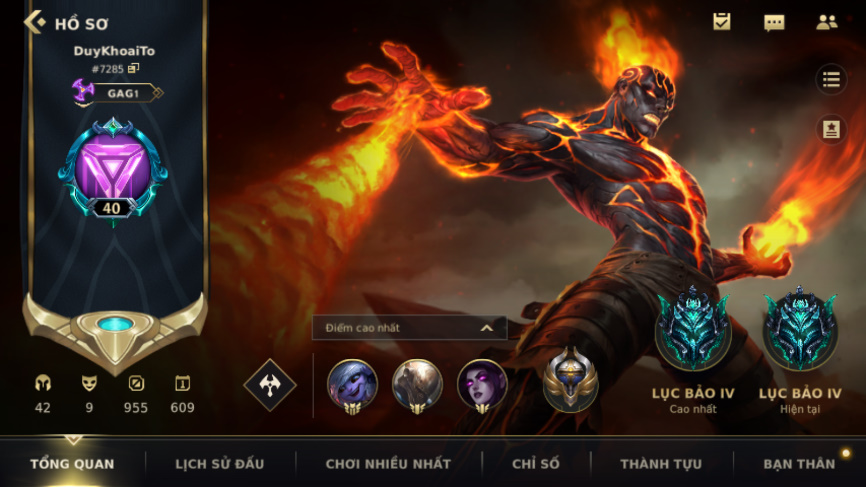Select the blue-haired champion portrait
This screenshot has width=866, height=487.
pyautogui.click(x=352, y=385)
